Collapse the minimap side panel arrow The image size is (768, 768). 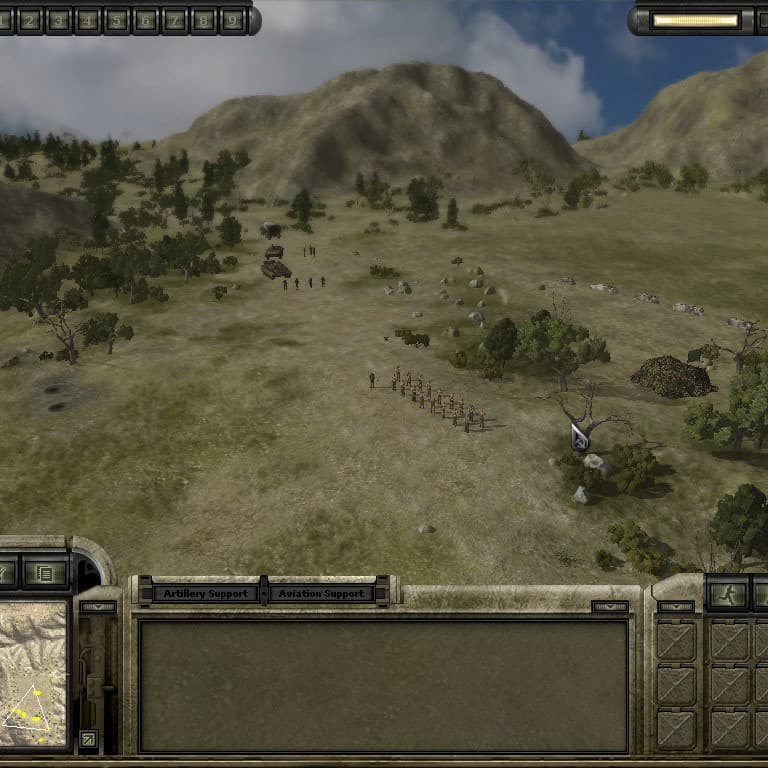98,606
